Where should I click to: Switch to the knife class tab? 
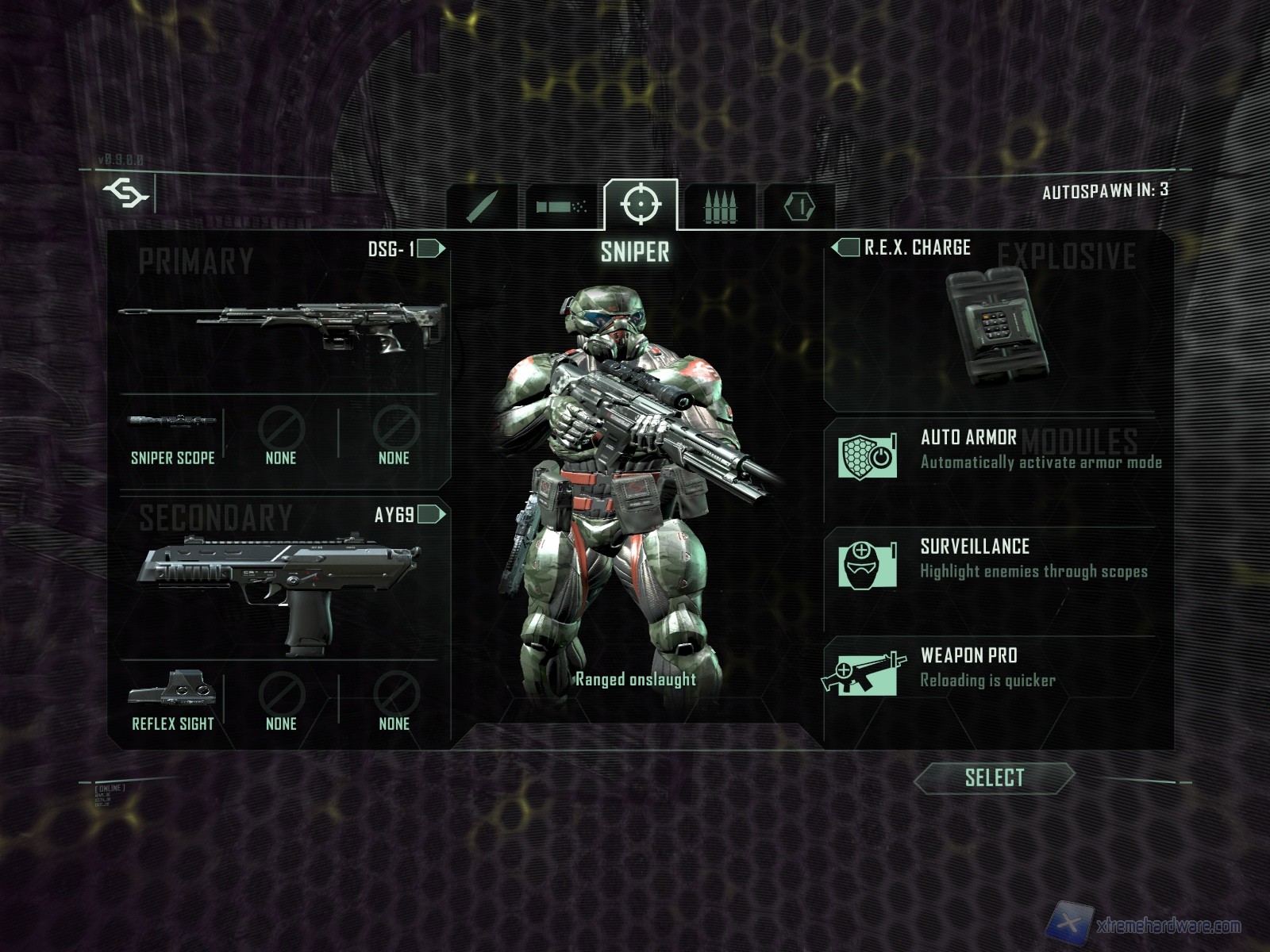coord(482,206)
